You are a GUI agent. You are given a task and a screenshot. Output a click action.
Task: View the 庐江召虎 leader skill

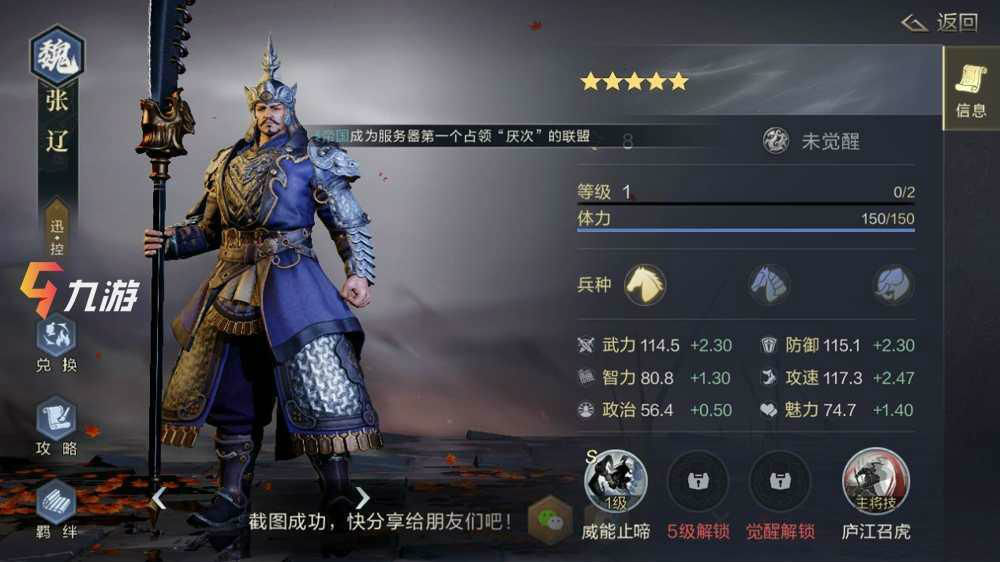876,481
